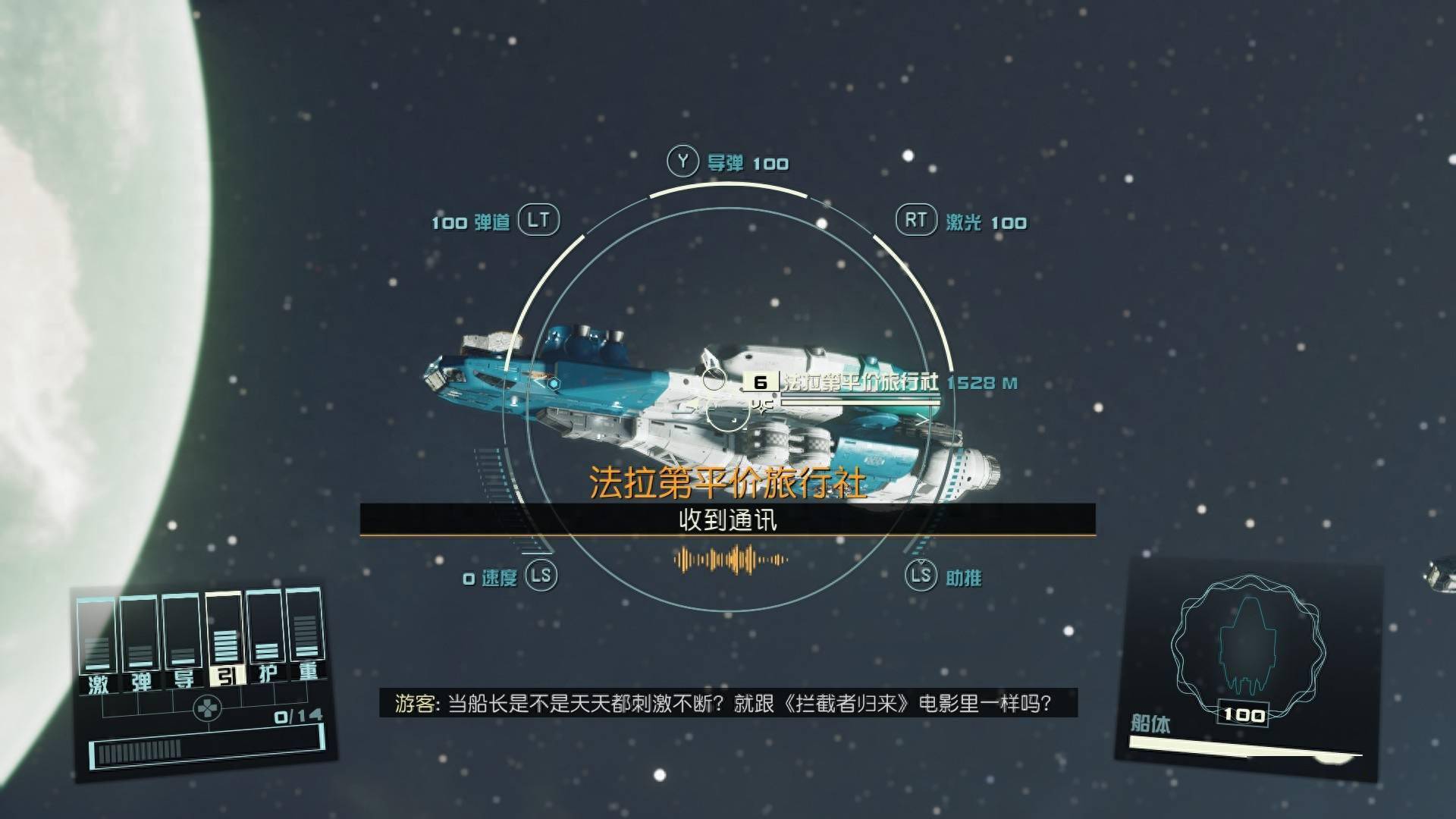
Task: Select the highlighted 引 engine power column
Action: [x=224, y=639]
